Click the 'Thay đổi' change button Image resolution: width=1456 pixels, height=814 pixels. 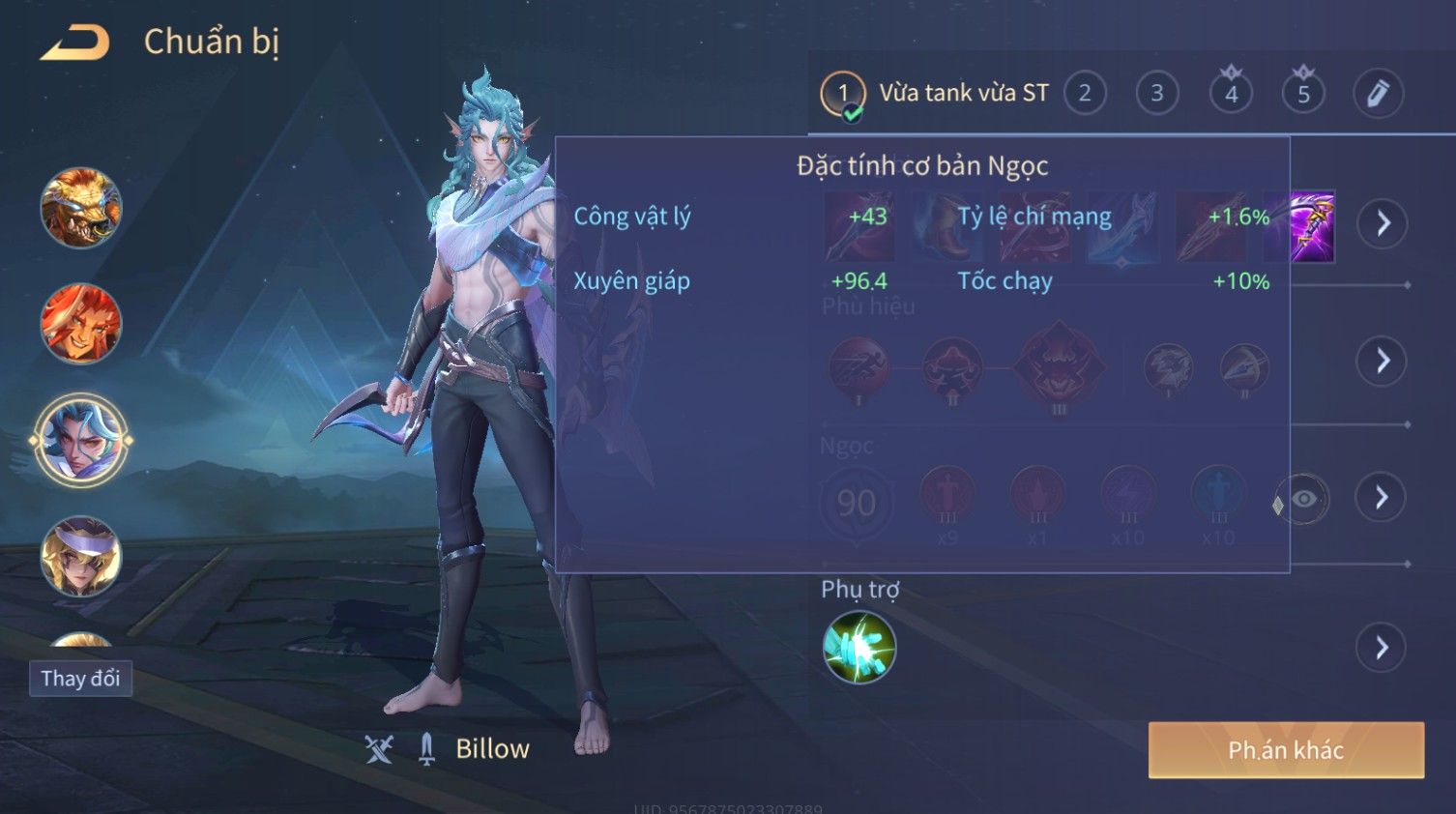[x=80, y=679]
